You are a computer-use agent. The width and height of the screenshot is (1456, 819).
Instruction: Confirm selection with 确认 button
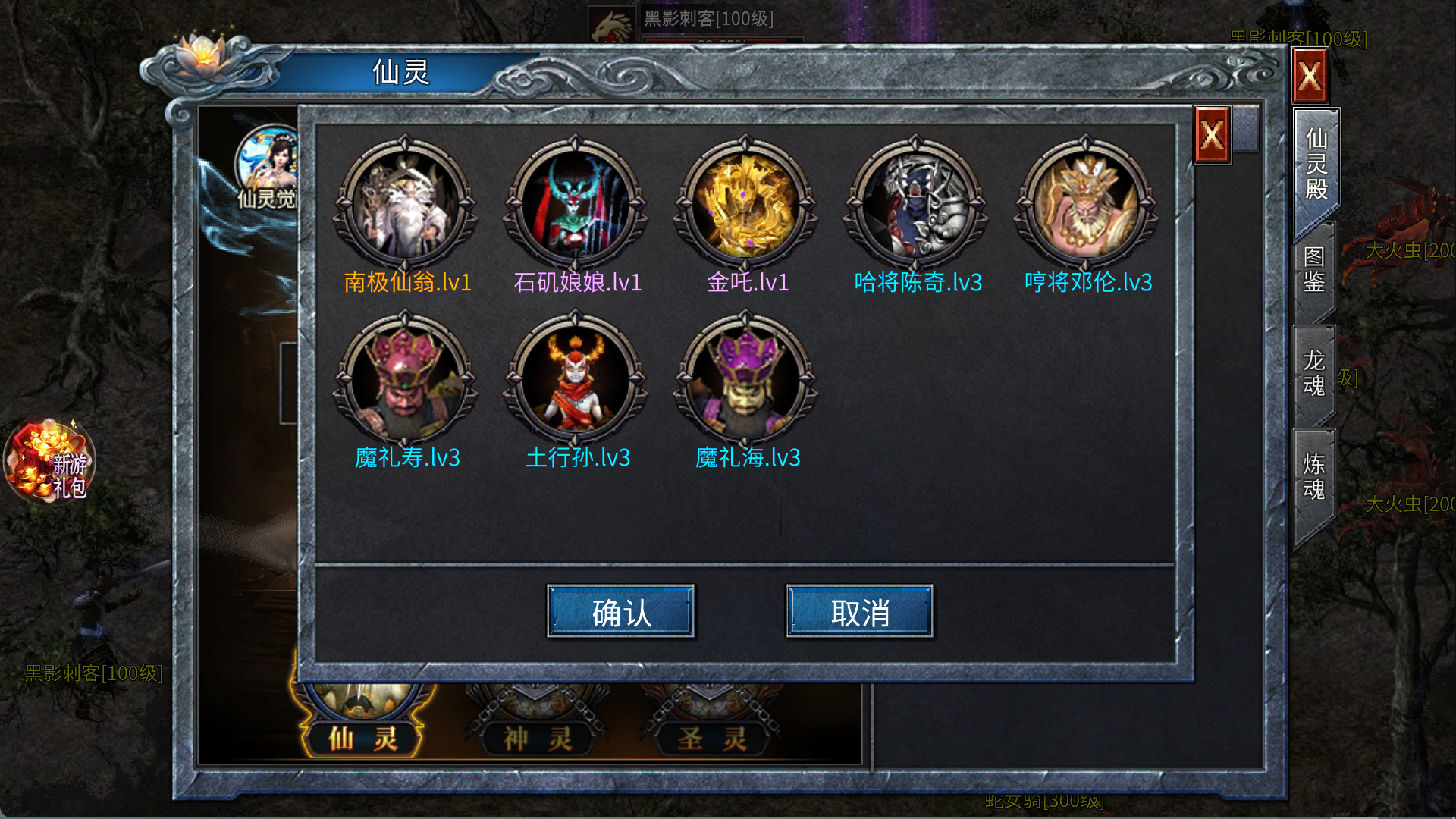(620, 611)
